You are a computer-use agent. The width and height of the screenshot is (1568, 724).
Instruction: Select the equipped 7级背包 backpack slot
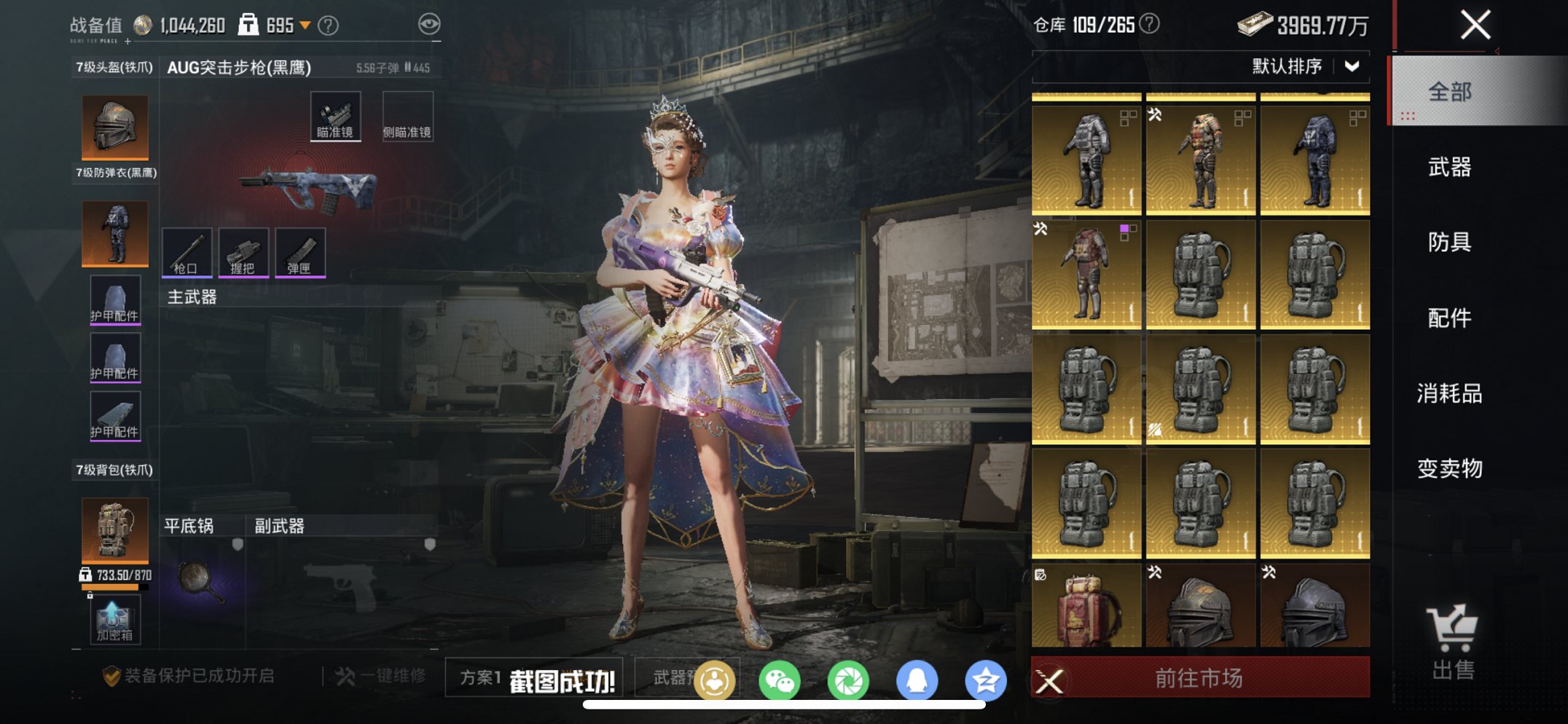pyautogui.click(x=115, y=530)
